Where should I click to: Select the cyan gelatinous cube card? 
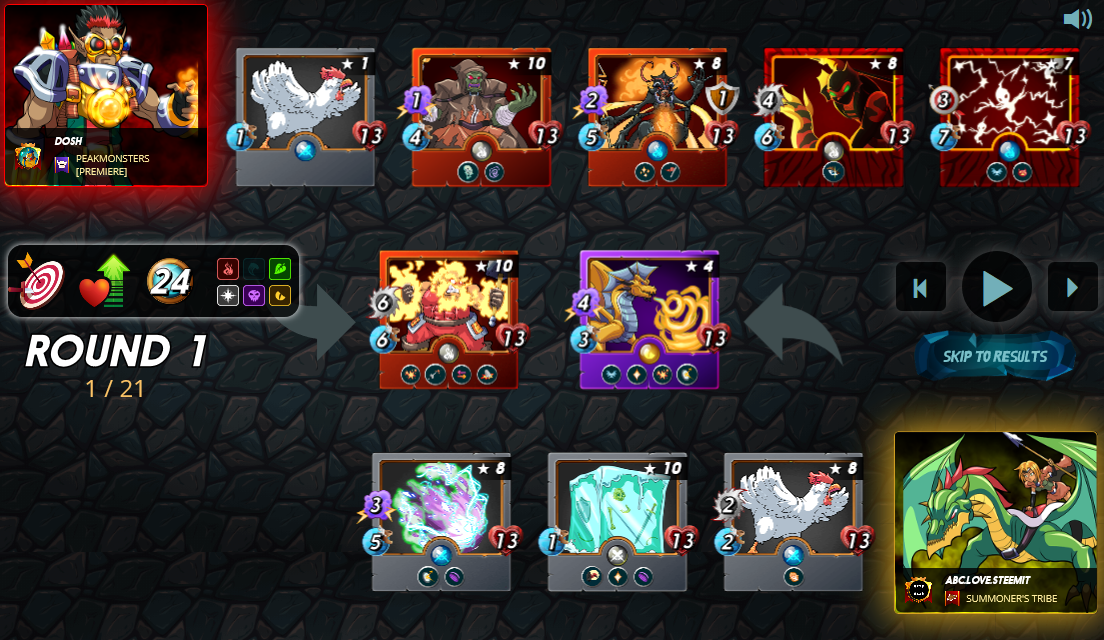coord(617,521)
